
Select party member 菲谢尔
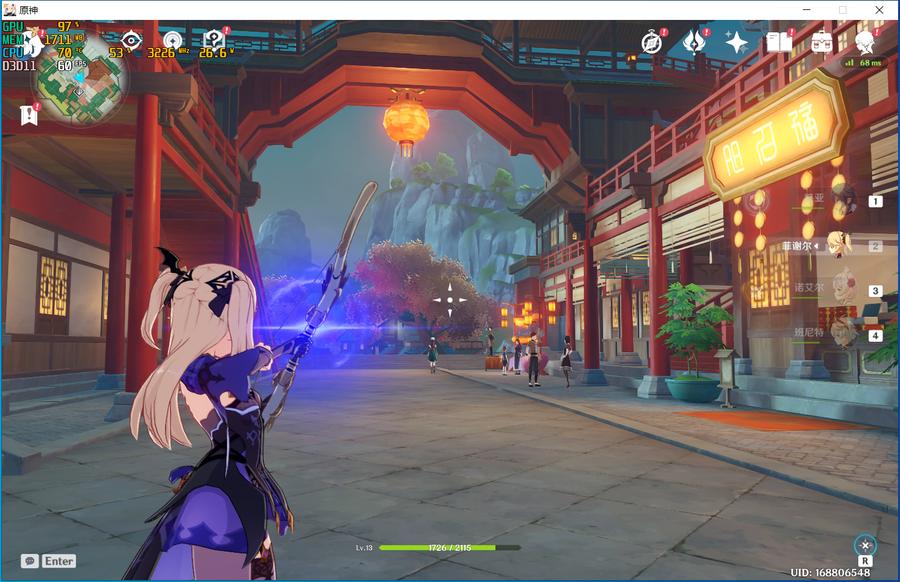coord(845,245)
